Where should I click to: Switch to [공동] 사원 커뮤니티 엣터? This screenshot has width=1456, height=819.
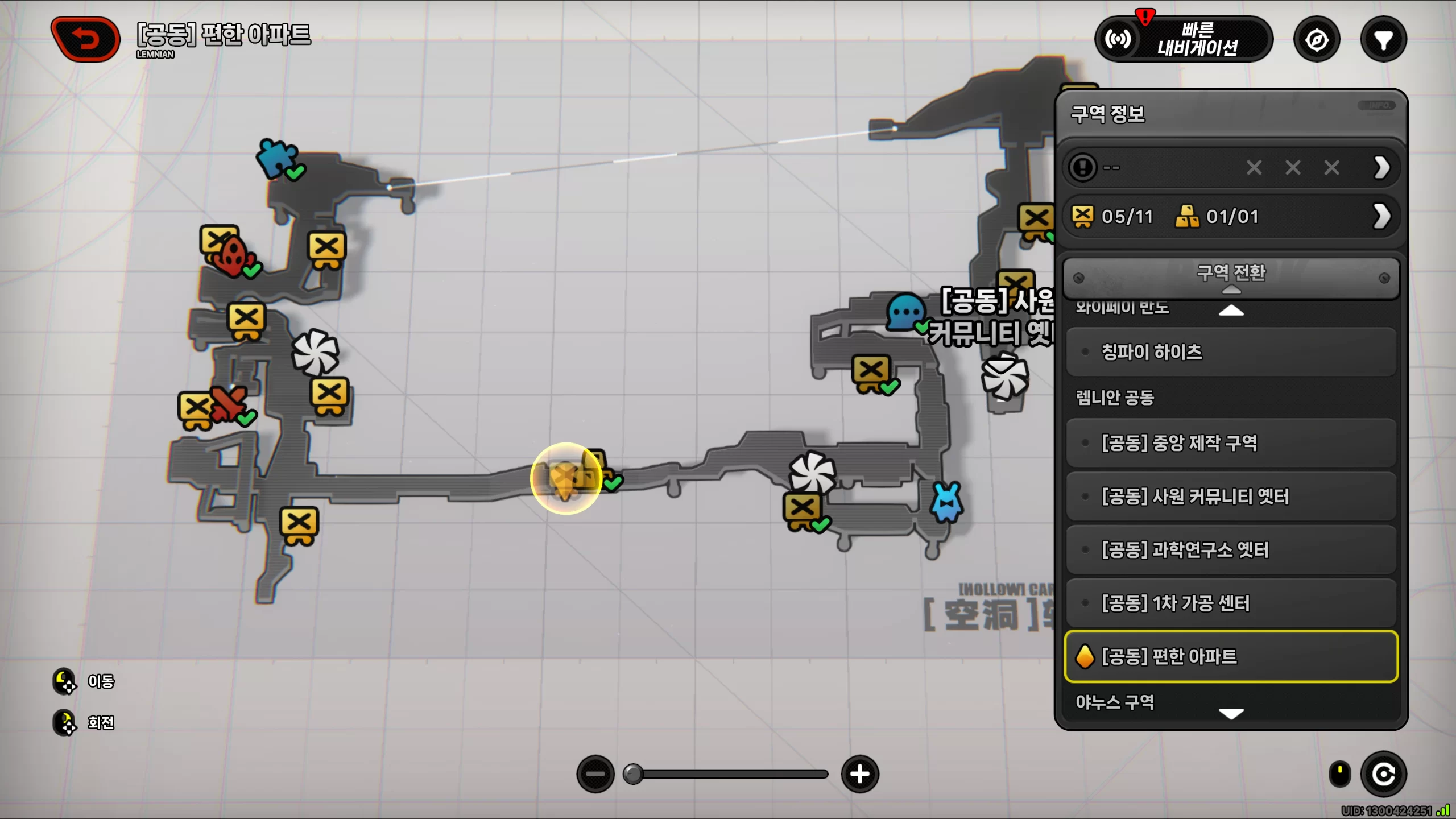1231,497
